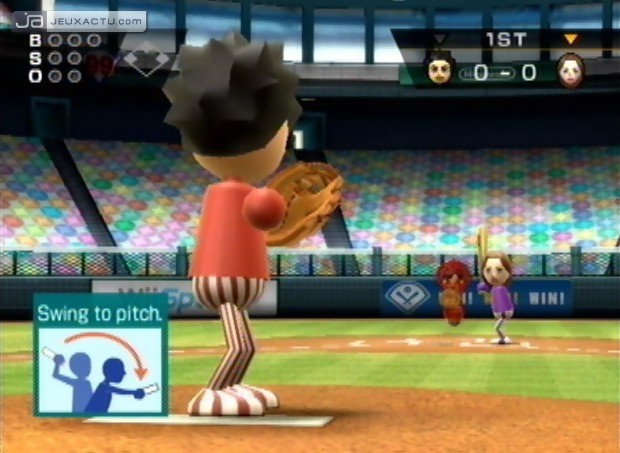Open the JeuxActu.com watermark logo
This screenshot has width=620, height=453.
[80, 20]
